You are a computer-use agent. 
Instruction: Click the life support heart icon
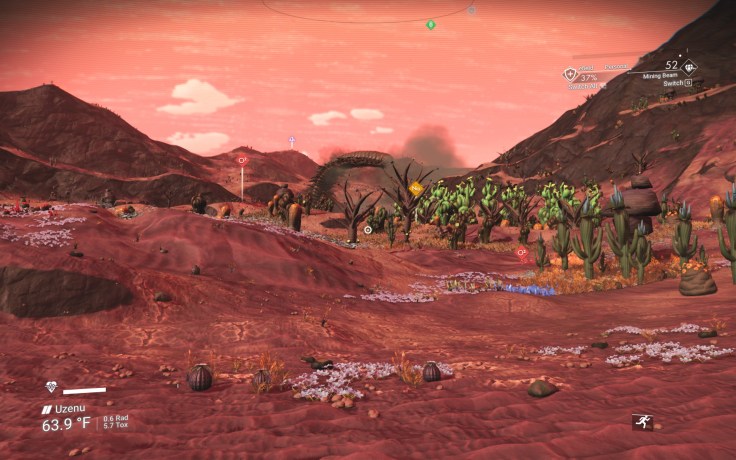[x=52, y=387]
